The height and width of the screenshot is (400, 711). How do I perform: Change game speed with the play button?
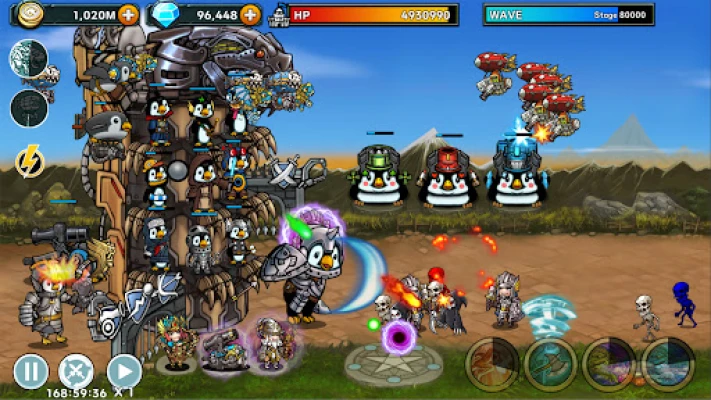(x=123, y=372)
